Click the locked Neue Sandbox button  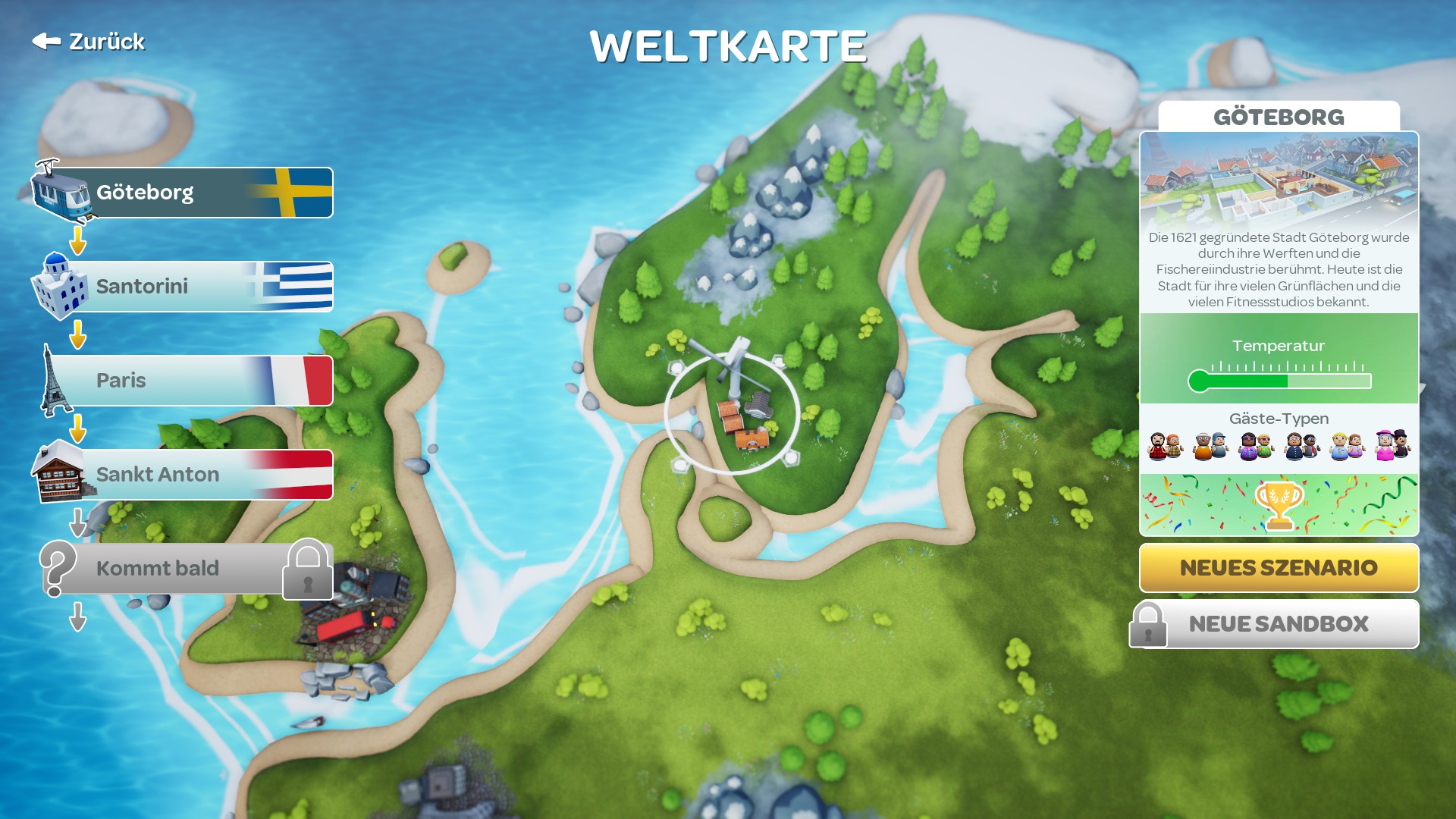(1279, 624)
